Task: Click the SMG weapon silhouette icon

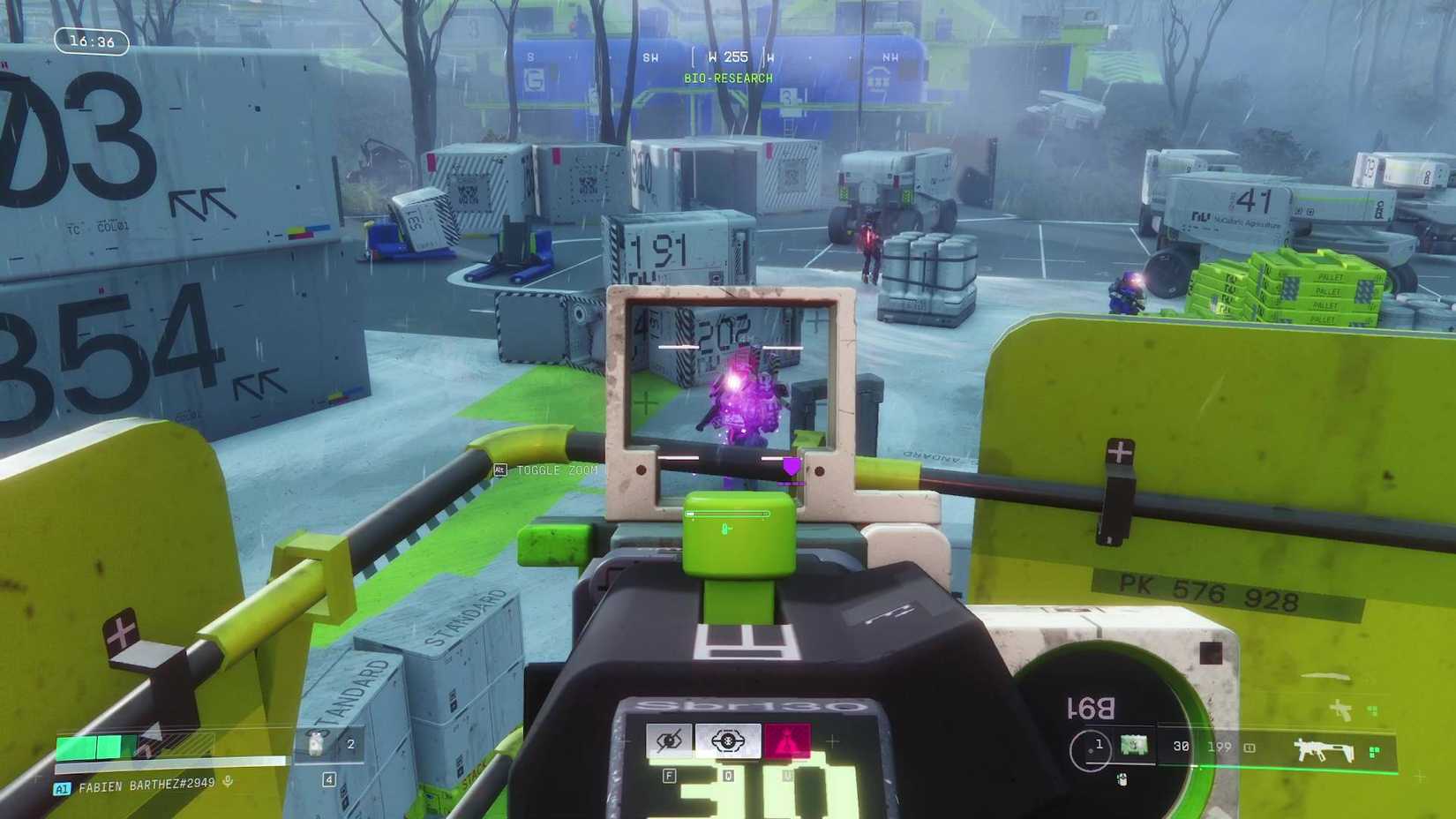Action: 1324,748
